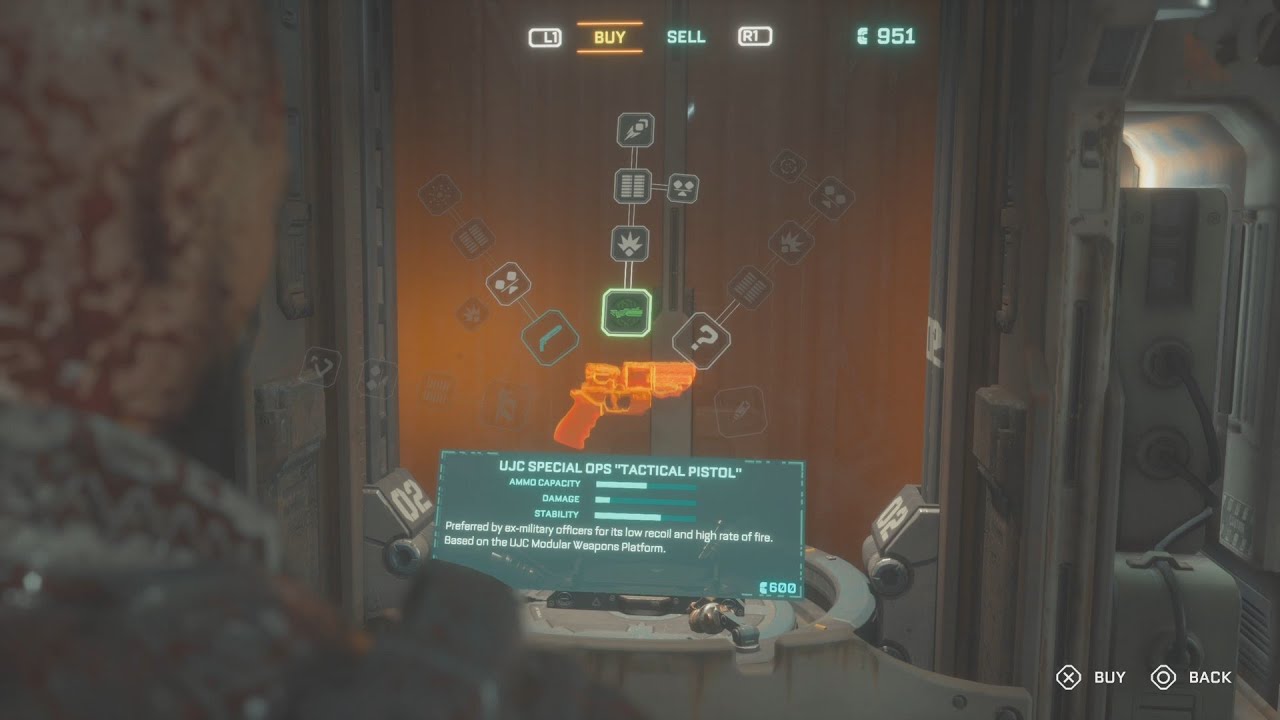Select the pistol grip upgrade node on left branch
This screenshot has width=1280, height=720.
(x=549, y=335)
